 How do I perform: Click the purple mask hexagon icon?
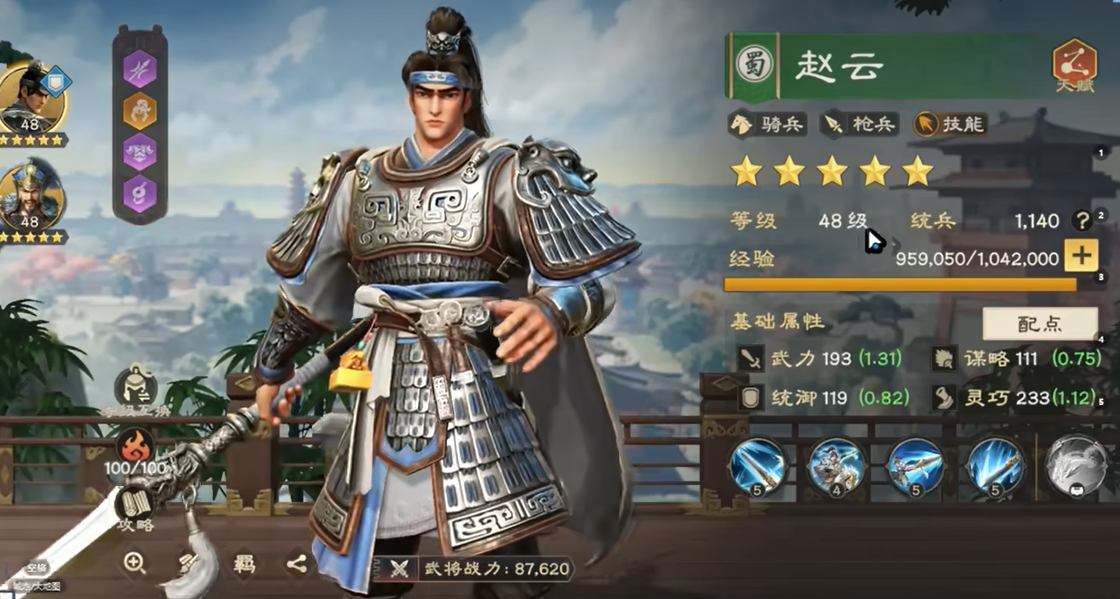140,152
